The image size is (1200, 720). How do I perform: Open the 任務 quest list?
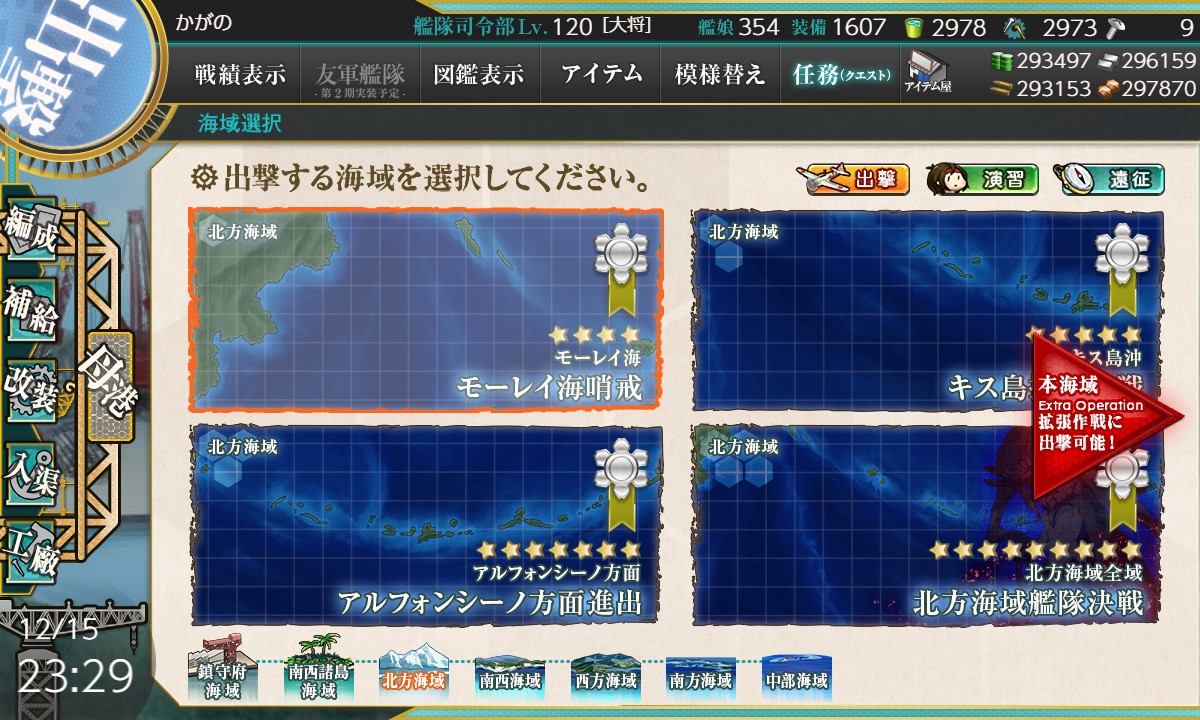[840, 74]
